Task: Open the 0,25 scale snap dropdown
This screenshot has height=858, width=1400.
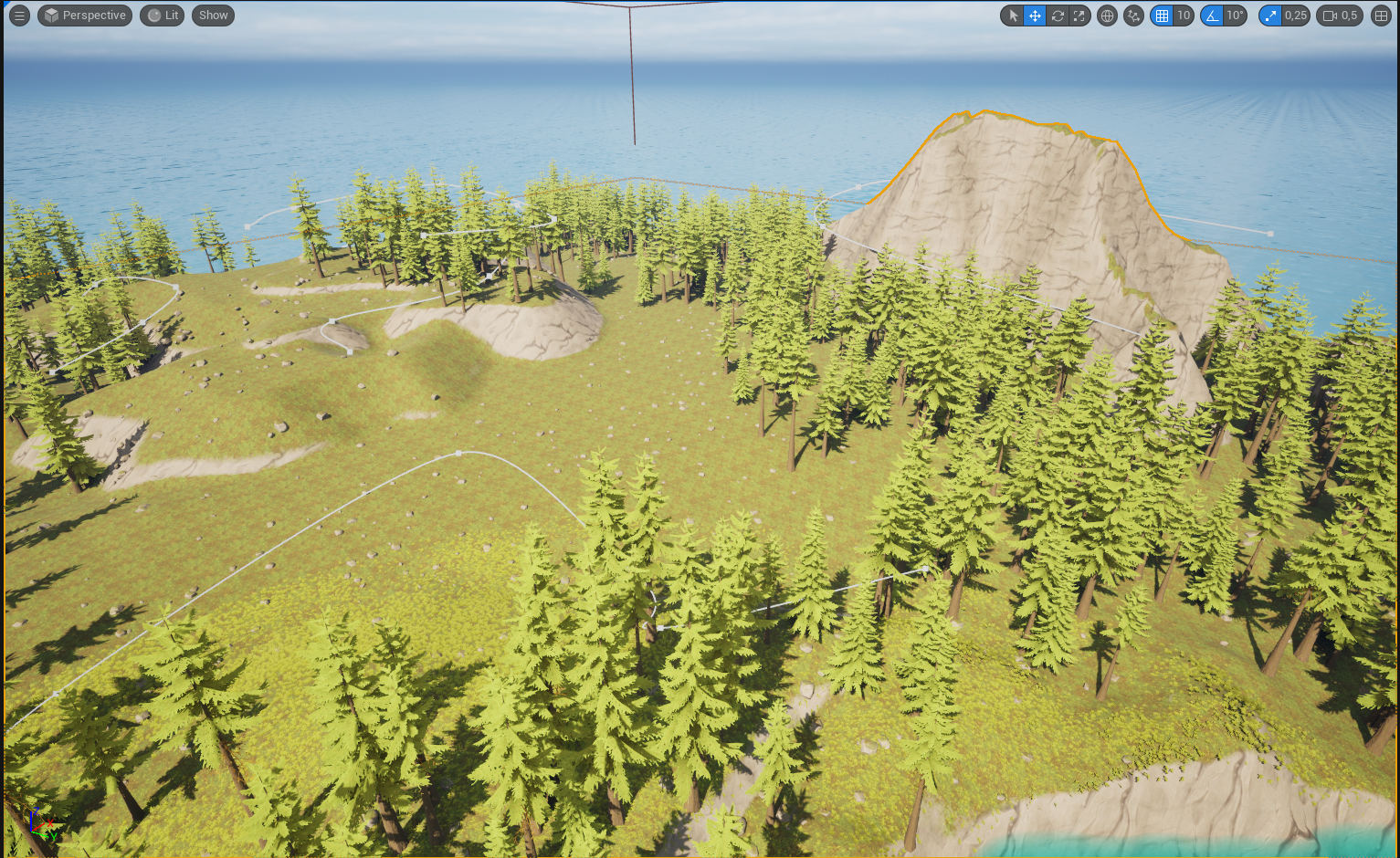Action: tap(1295, 16)
